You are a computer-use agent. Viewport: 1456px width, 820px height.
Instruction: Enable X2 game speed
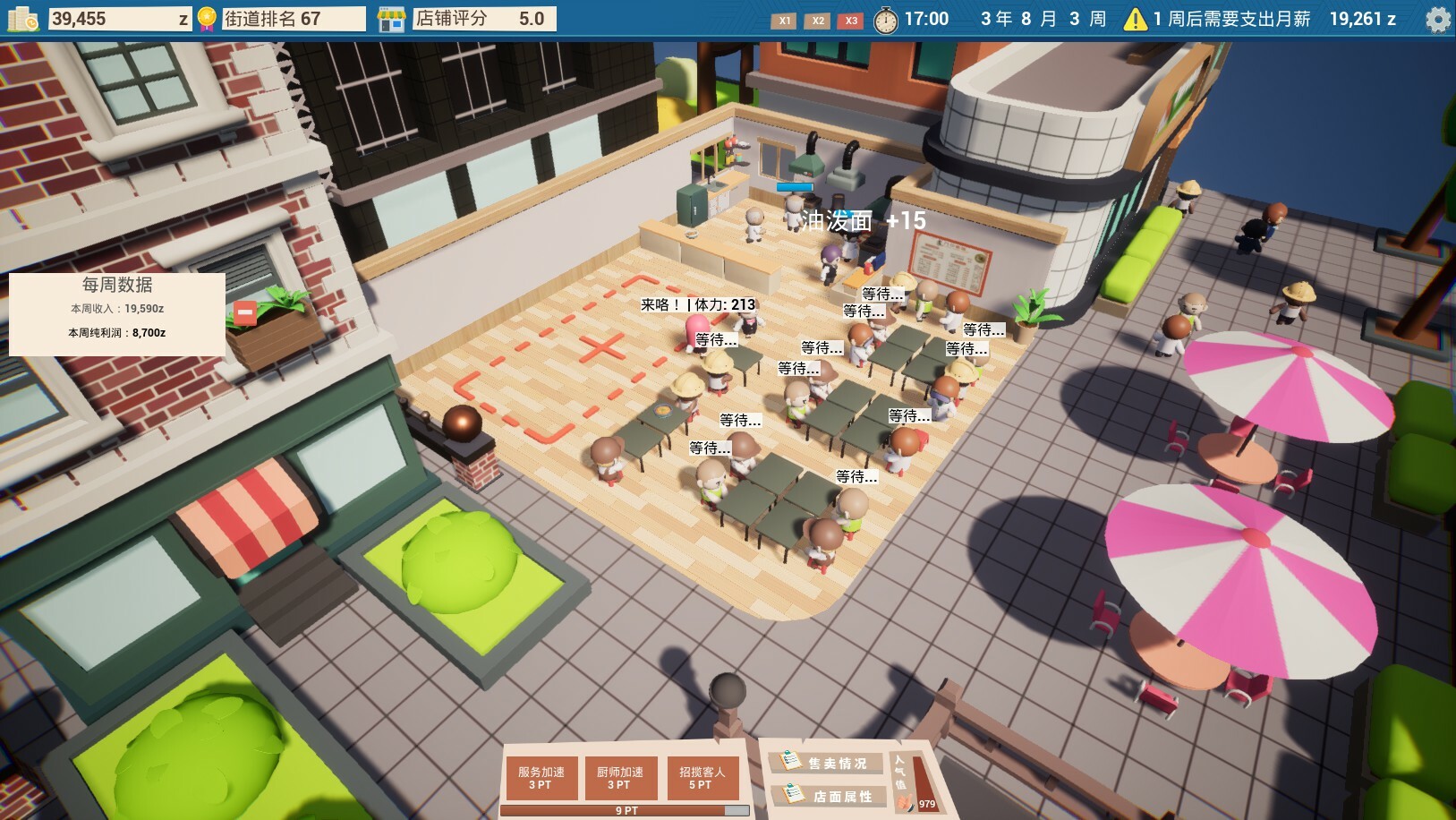(817, 20)
